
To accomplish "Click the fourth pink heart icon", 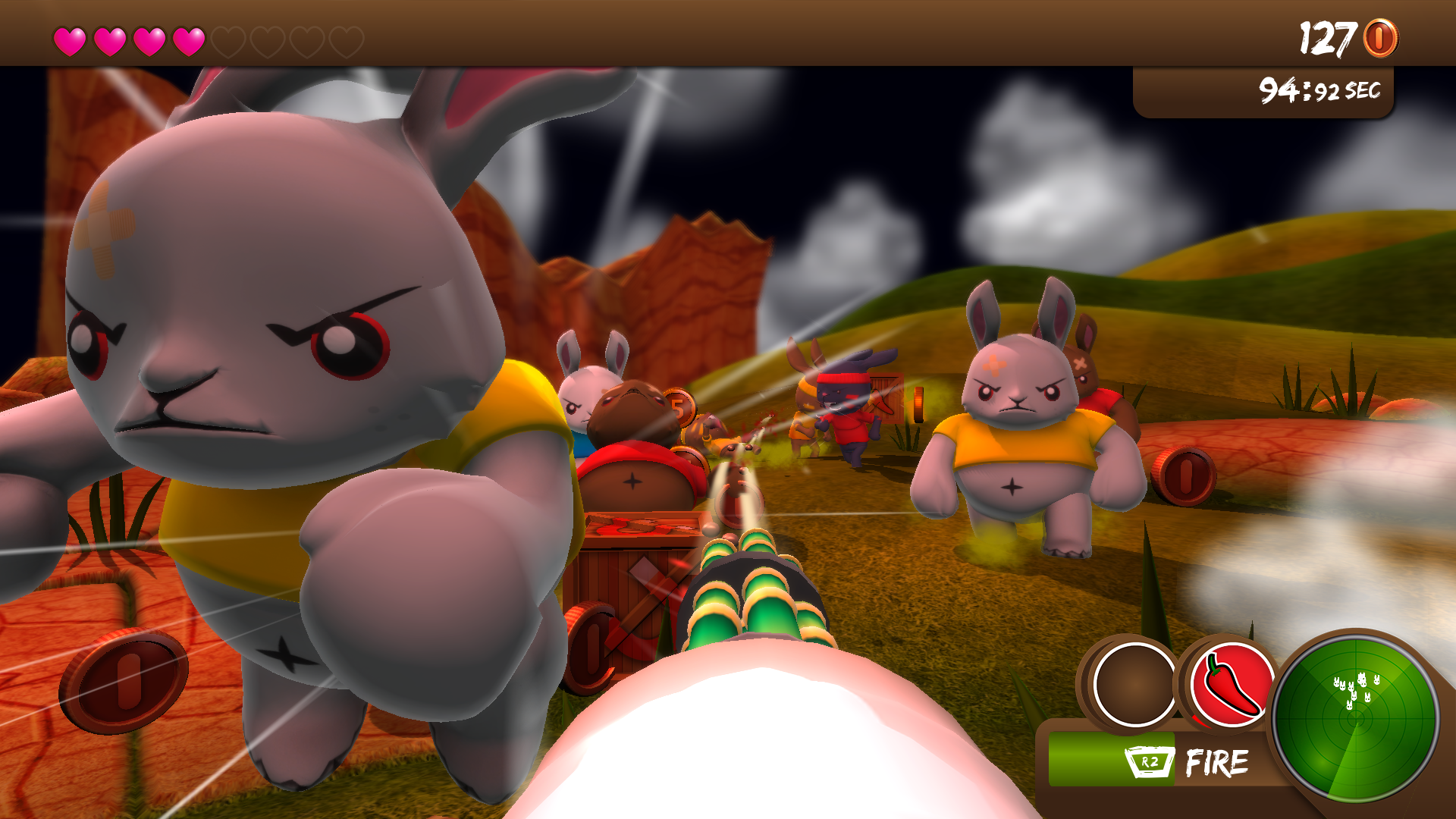I will [x=189, y=38].
